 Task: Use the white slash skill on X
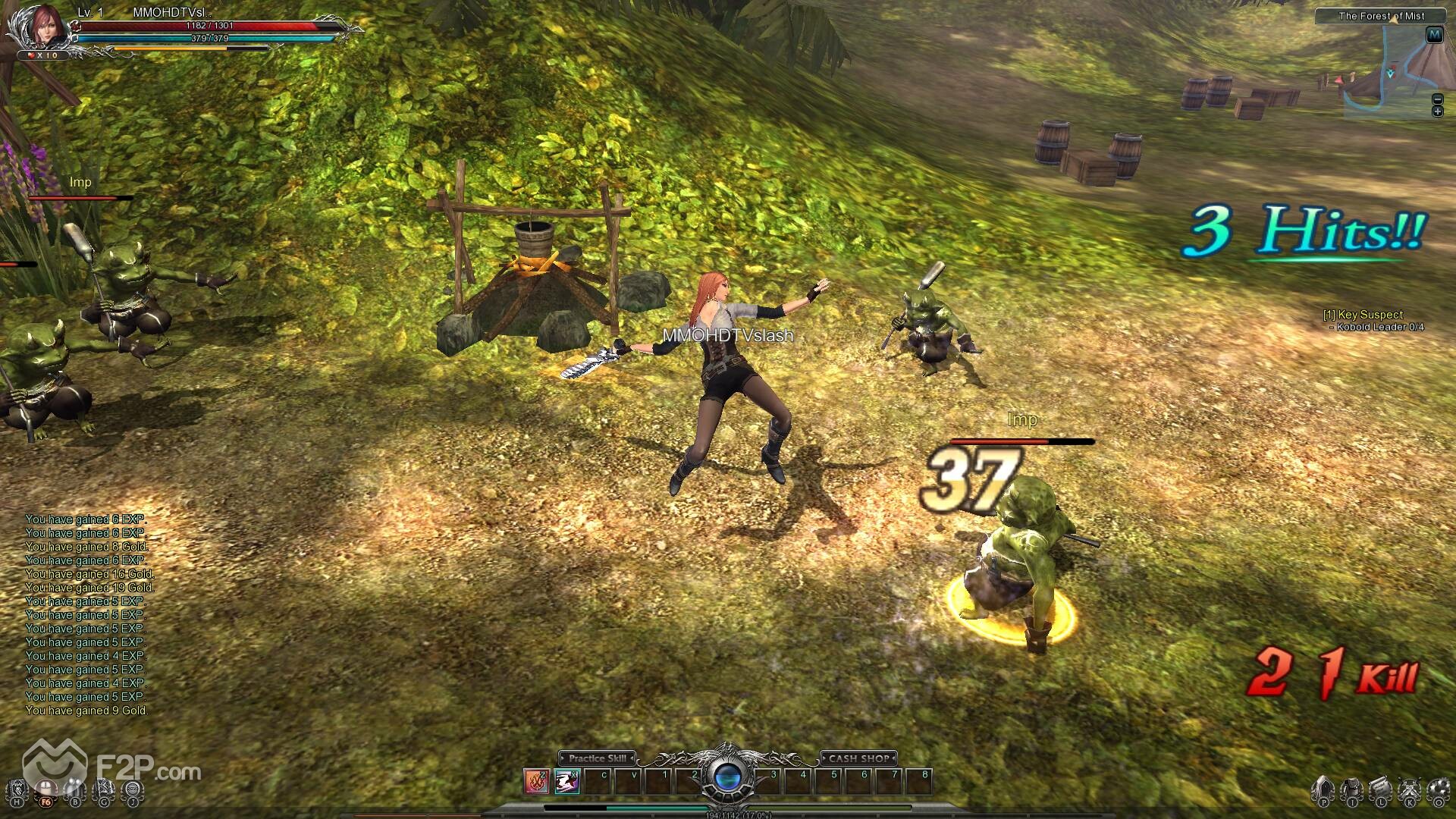point(566,781)
